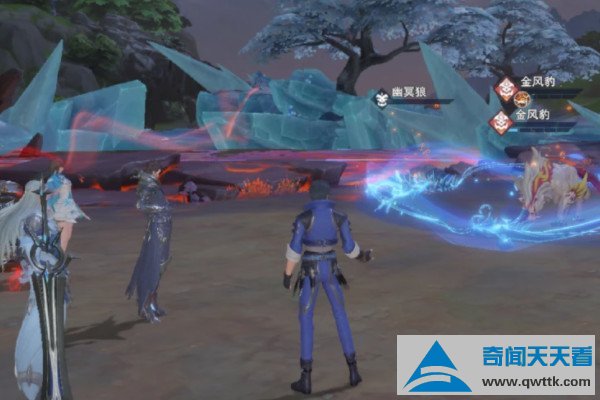Select the 幽冥狼 enemy target marker
600x400 pixels.
click(x=381, y=98)
